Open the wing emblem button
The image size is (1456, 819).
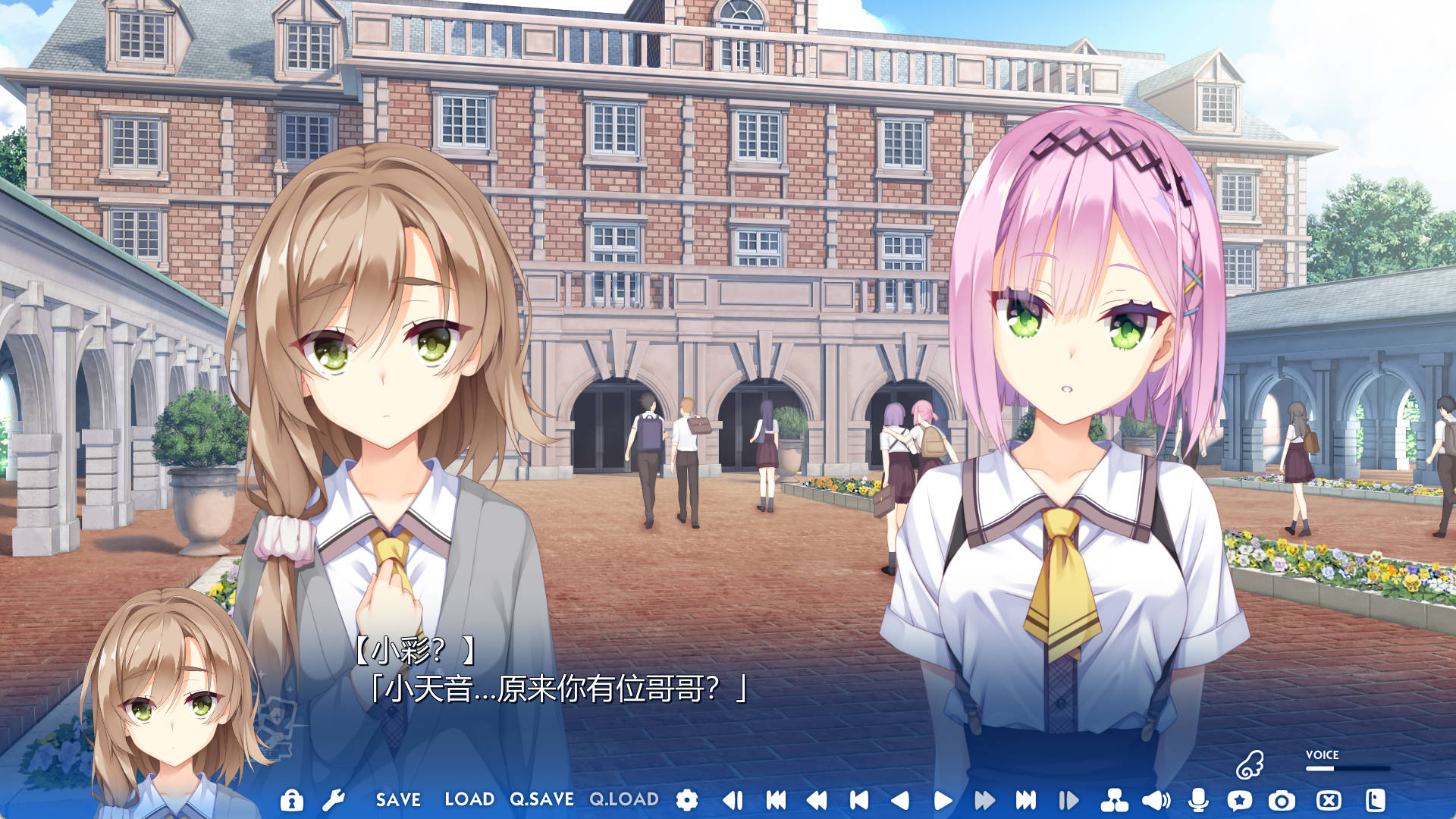click(x=1250, y=765)
